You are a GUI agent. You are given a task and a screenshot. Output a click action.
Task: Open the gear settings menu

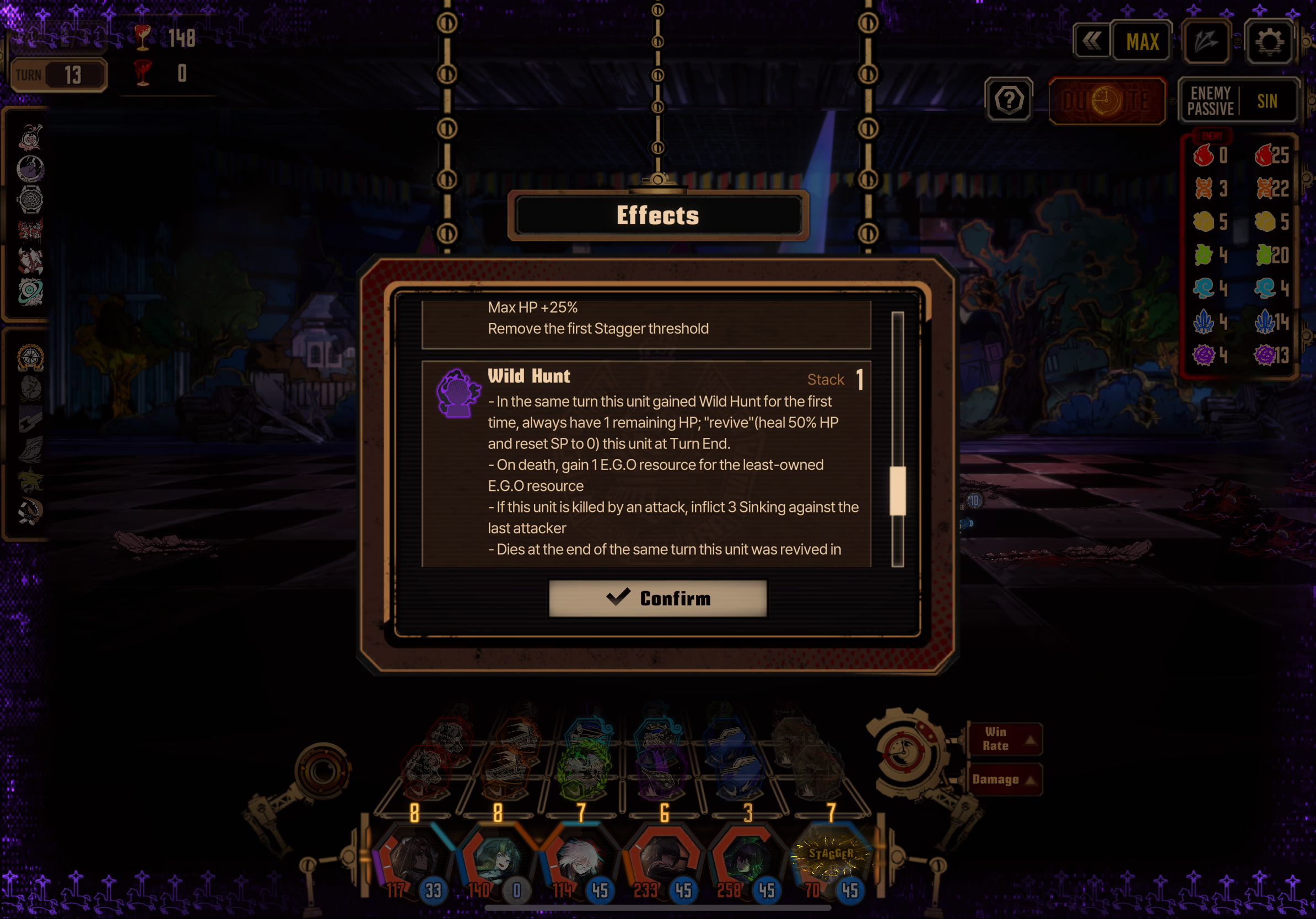click(x=1269, y=42)
